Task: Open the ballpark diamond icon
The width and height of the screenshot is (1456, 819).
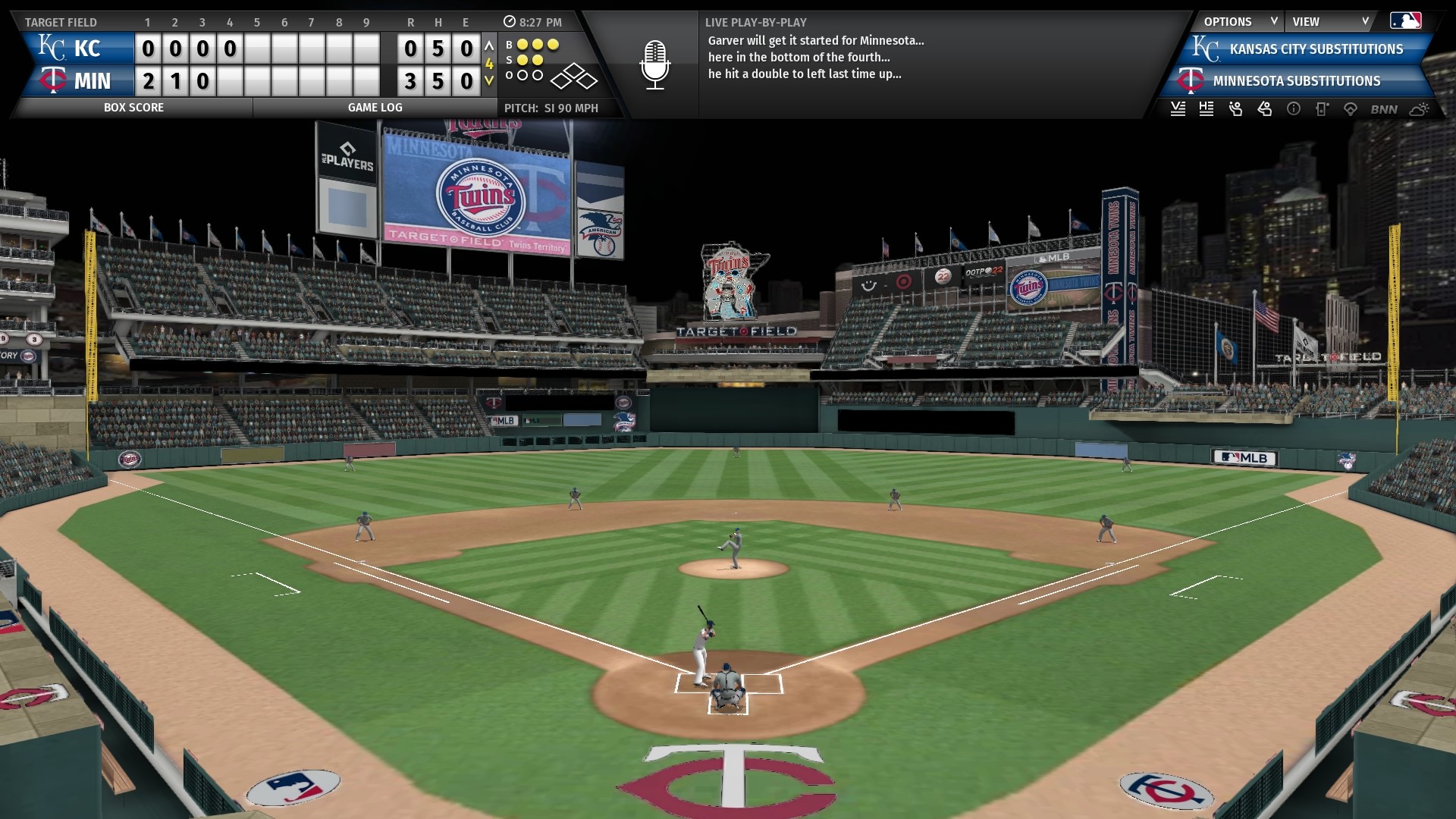Action: click(1351, 109)
